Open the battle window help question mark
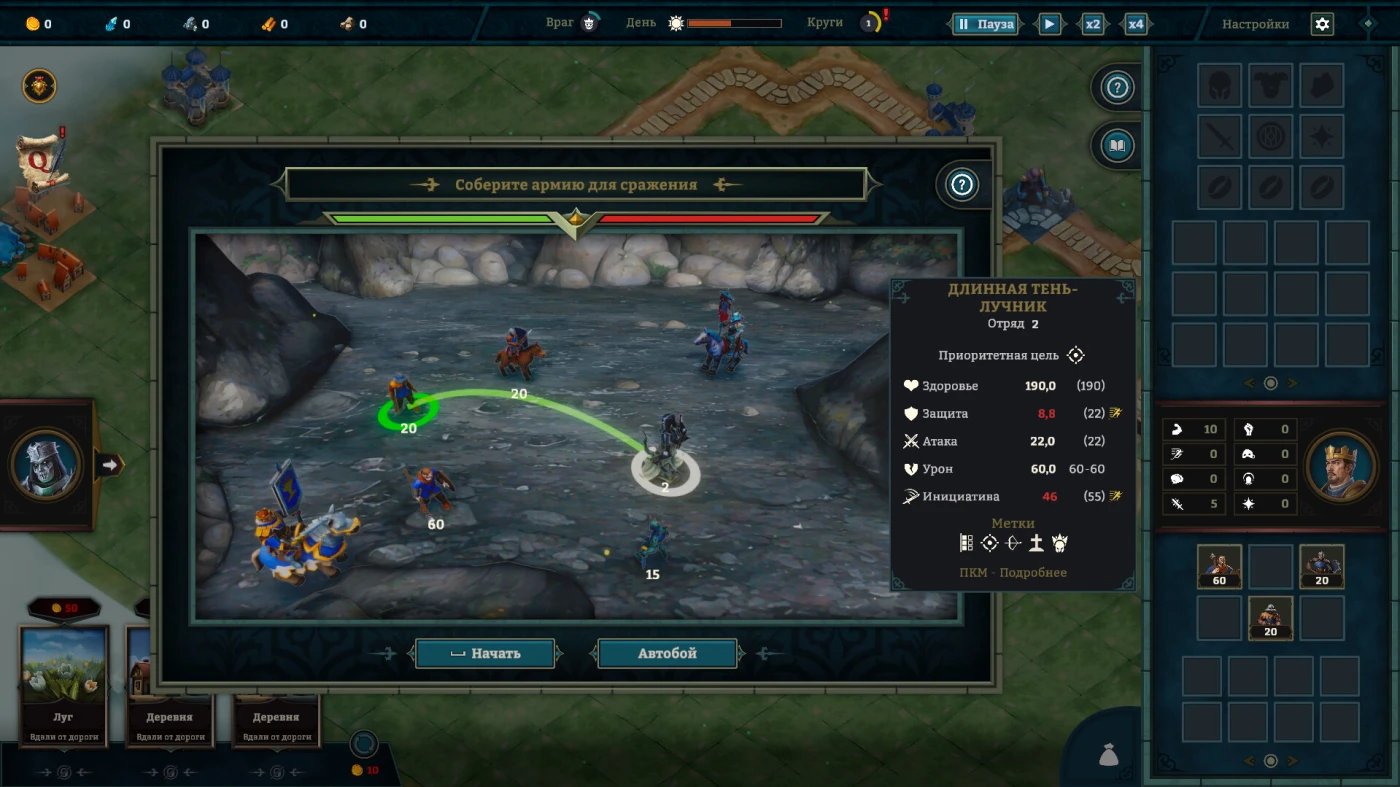The image size is (1400, 787). pos(962,185)
